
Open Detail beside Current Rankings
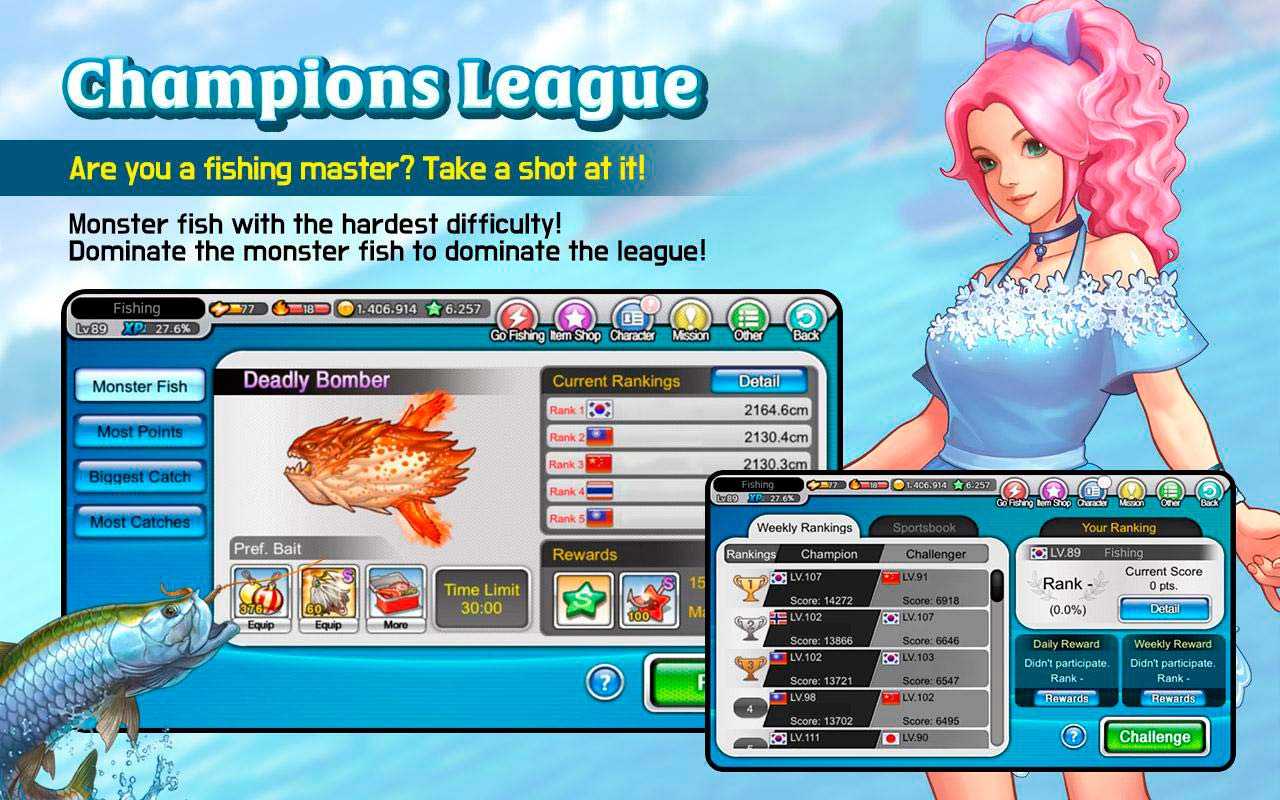(x=758, y=381)
